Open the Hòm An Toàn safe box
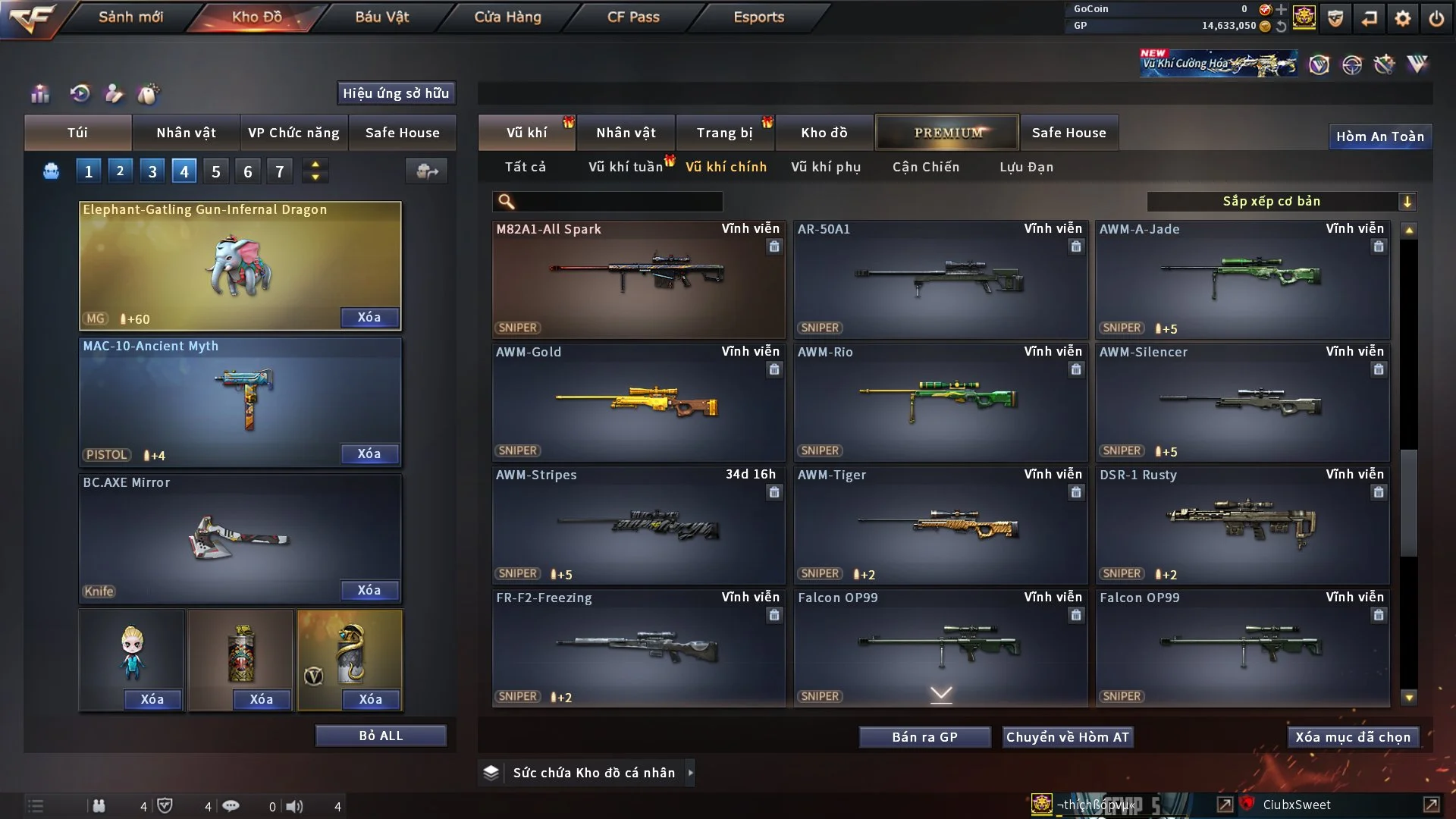The width and height of the screenshot is (1456, 819). coord(1379,136)
